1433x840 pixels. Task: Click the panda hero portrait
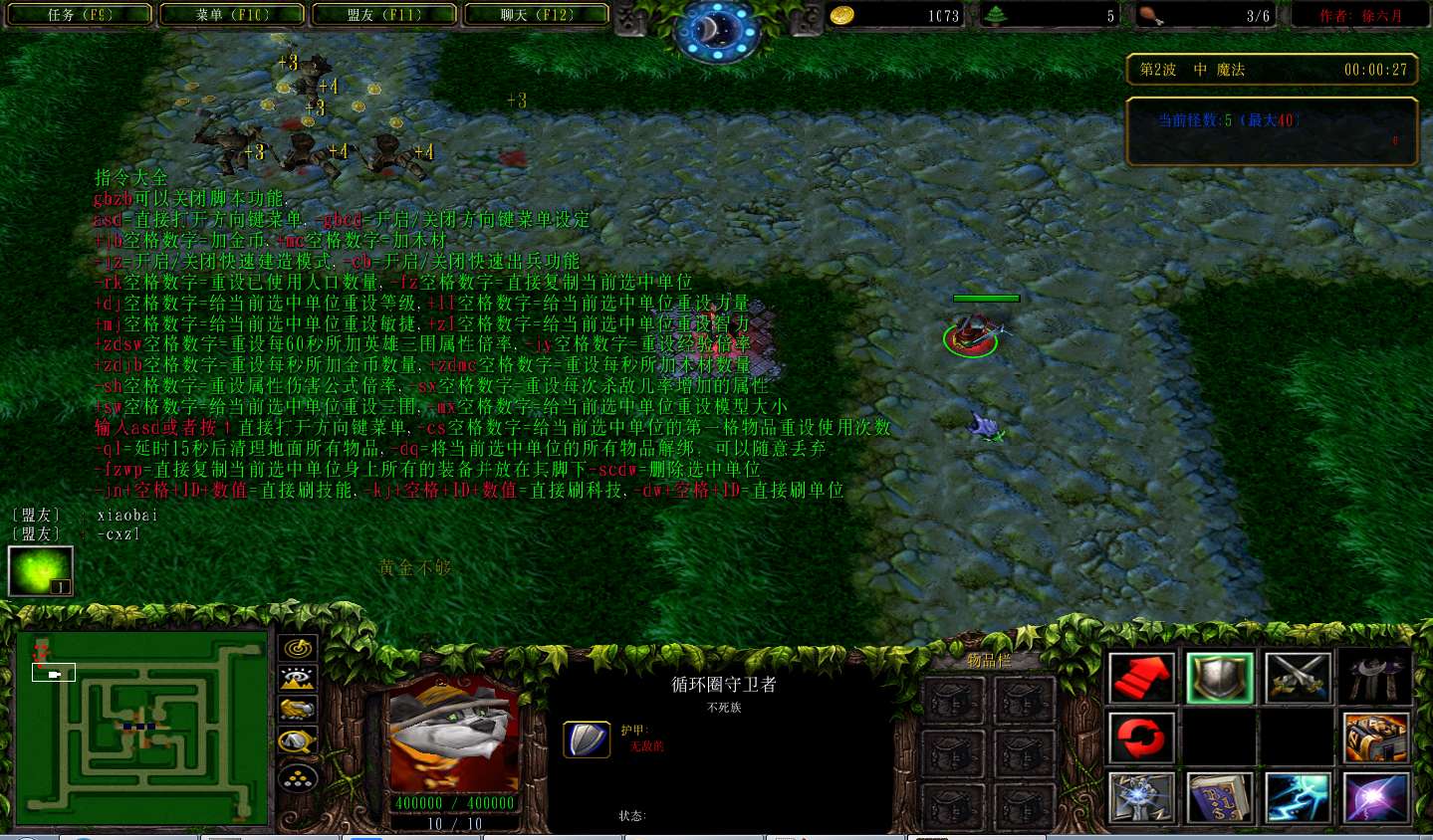click(x=454, y=735)
